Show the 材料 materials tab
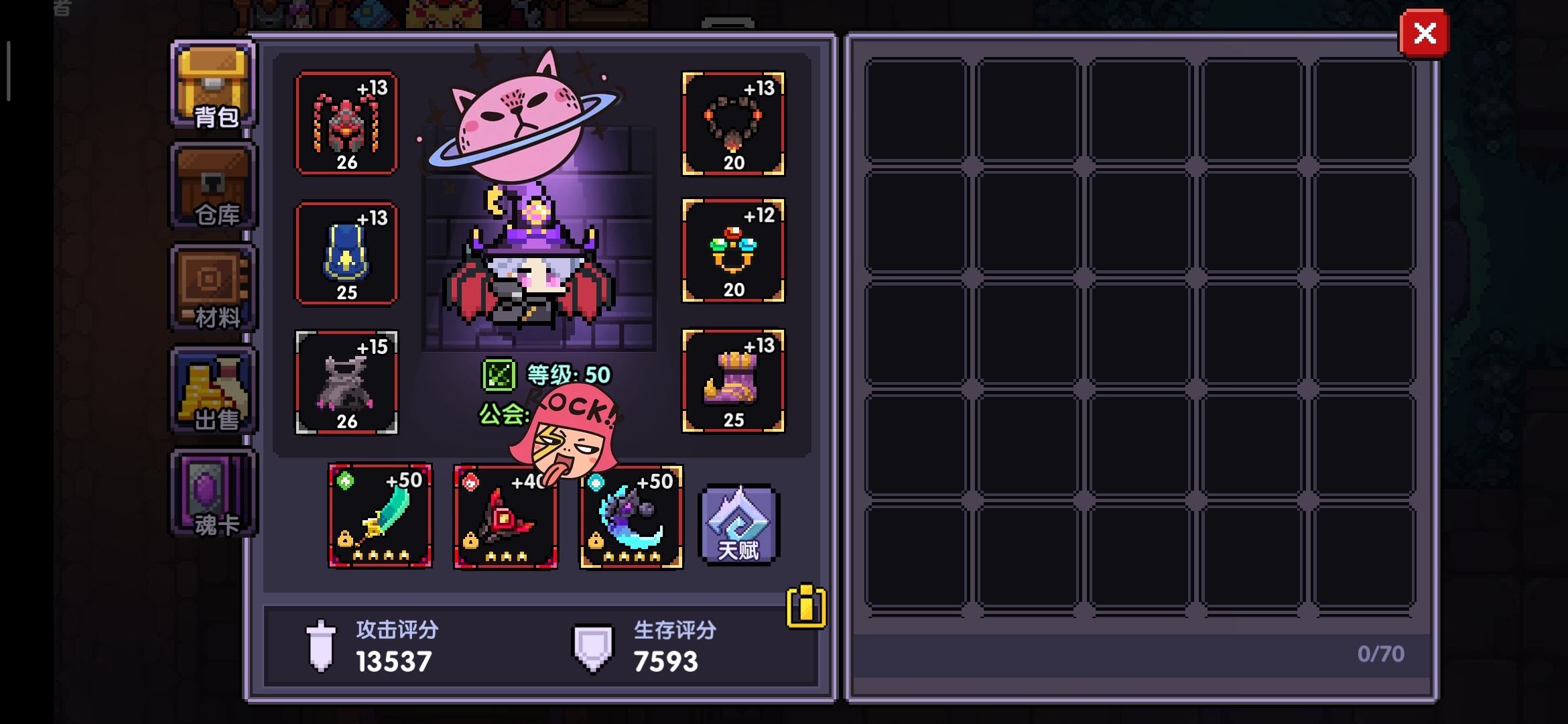 click(x=214, y=290)
